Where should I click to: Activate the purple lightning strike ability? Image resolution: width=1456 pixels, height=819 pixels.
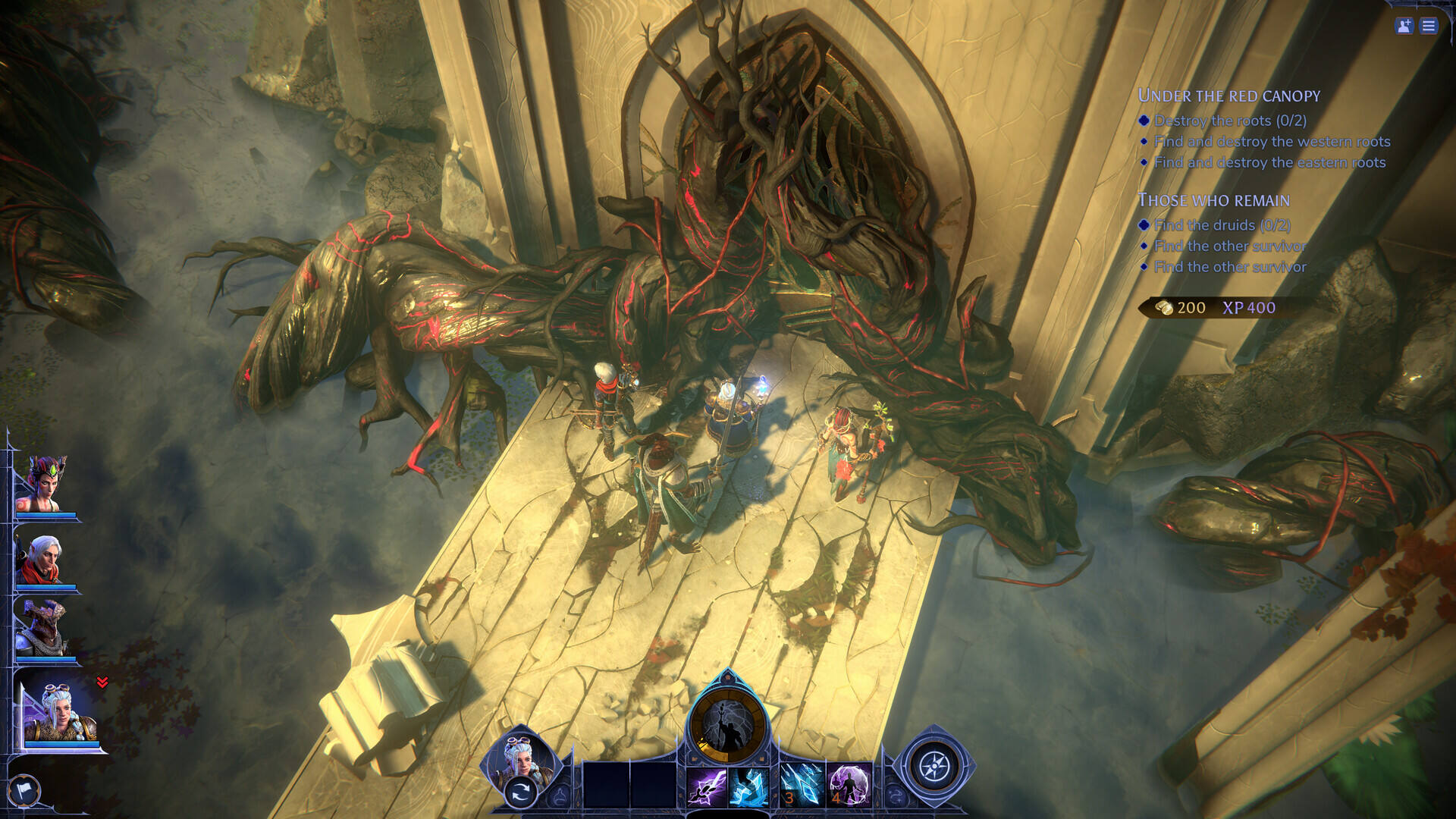click(707, 786)
